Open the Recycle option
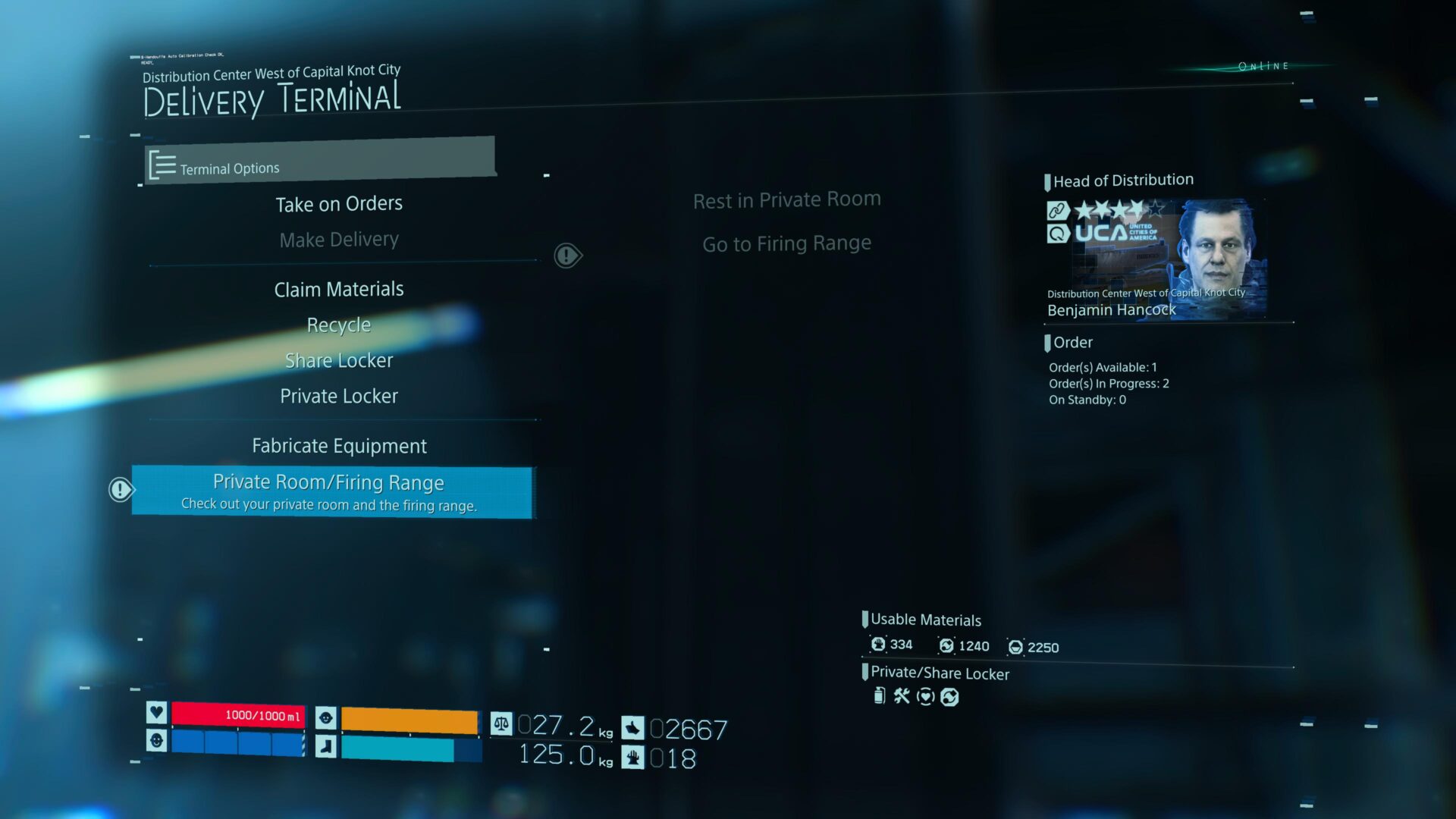This screenshot has width=1456, height=819. pos(339,325)
